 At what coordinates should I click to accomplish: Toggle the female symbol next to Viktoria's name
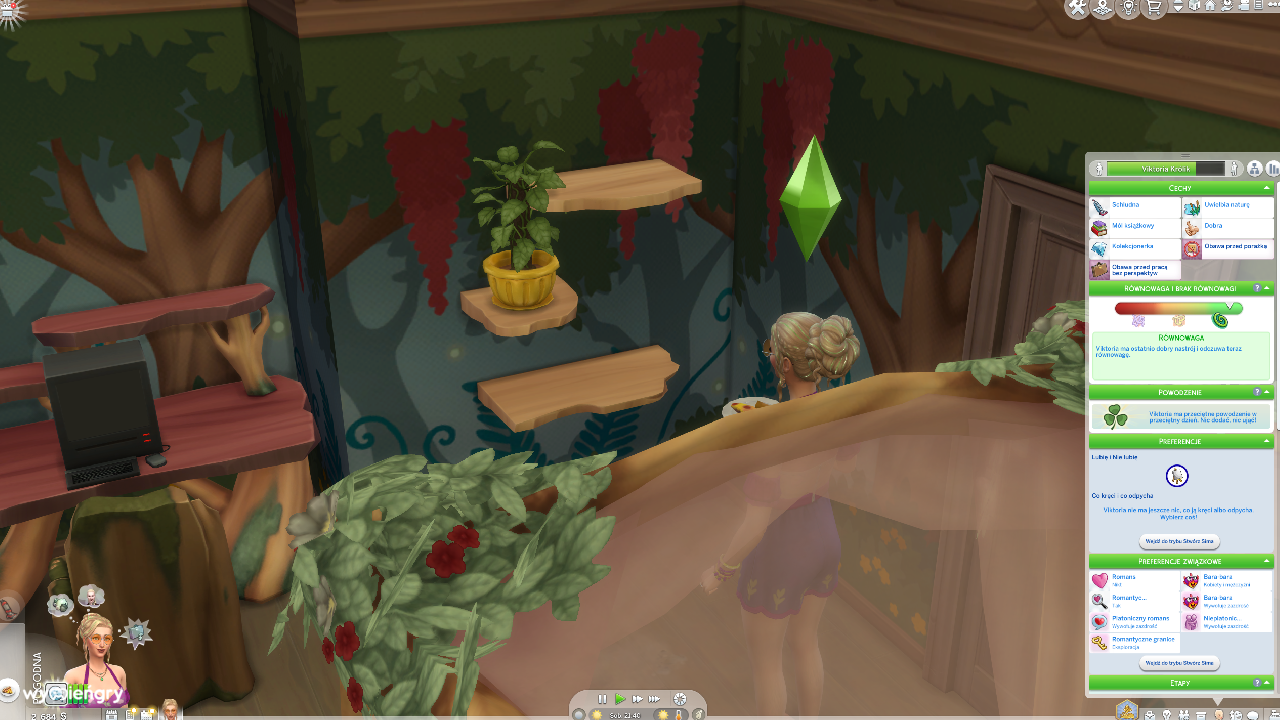click(1098, 167)
